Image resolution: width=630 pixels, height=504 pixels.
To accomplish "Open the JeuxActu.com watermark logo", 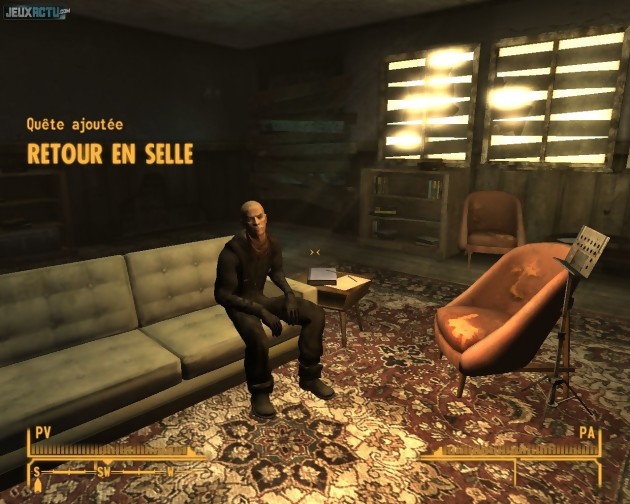I will click(x=36, y=12).
